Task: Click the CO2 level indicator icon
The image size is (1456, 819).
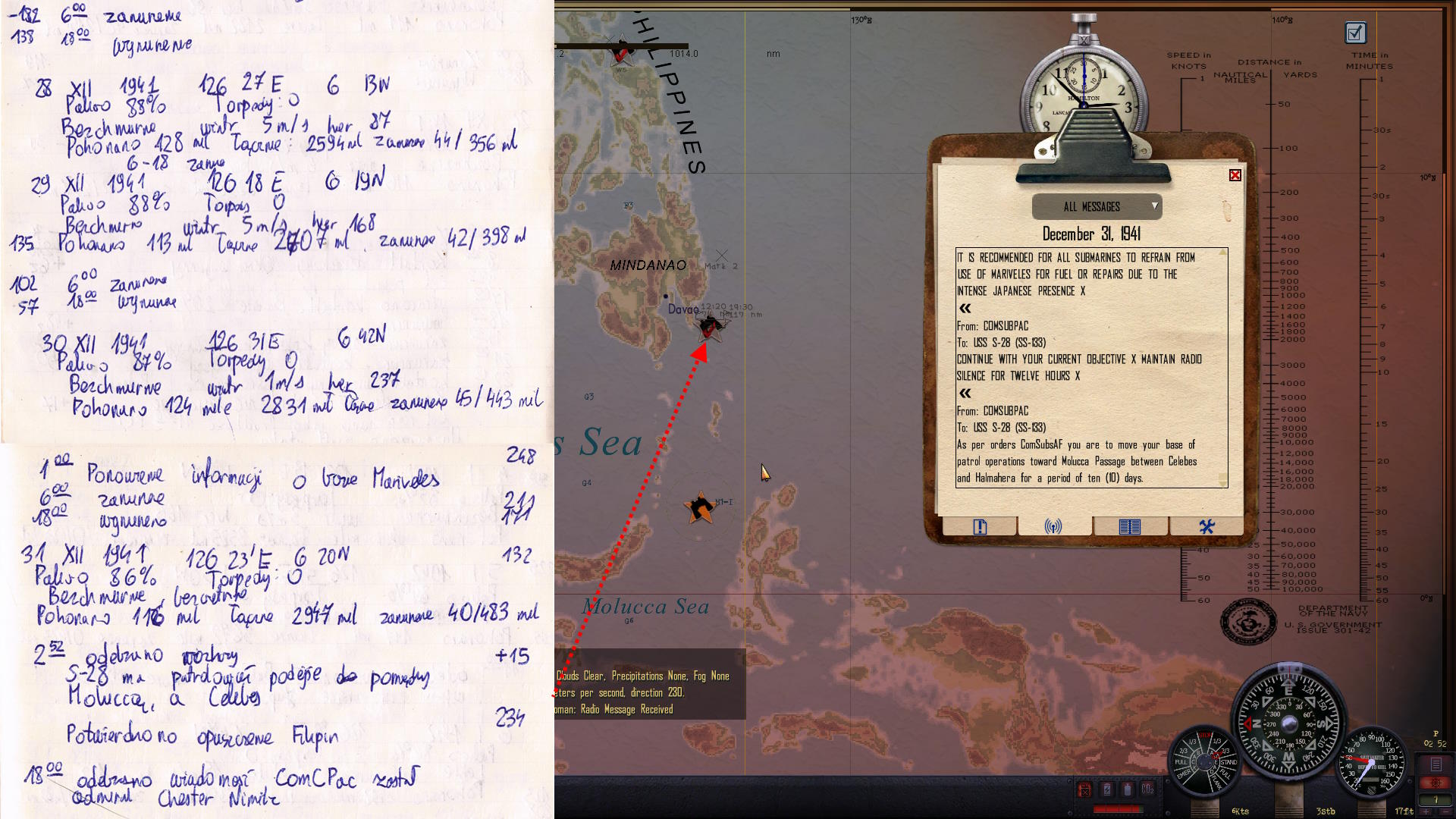Action: 1147,789
